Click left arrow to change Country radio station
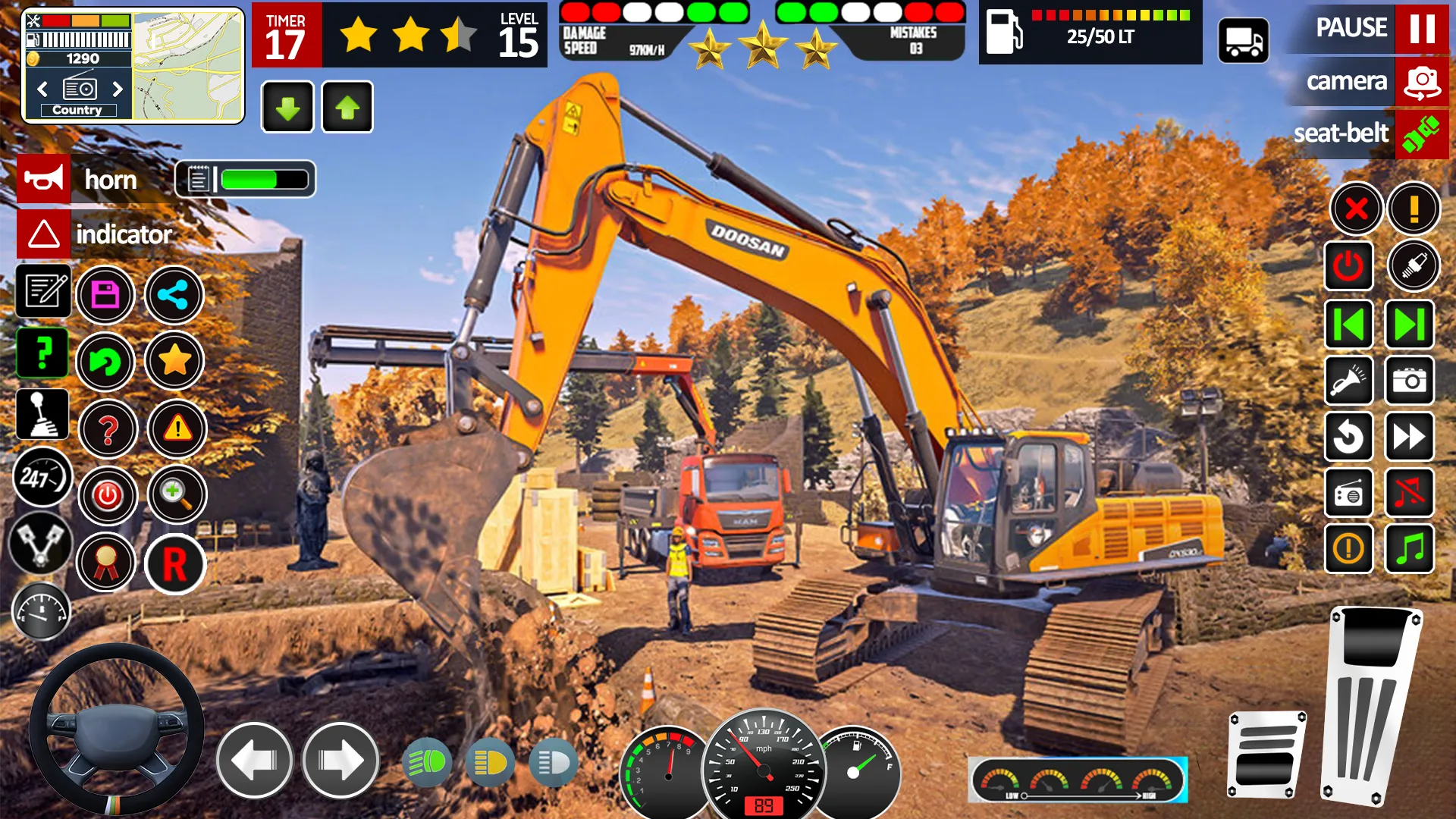This screenshot has height=819, width=1456. (42, 89)
